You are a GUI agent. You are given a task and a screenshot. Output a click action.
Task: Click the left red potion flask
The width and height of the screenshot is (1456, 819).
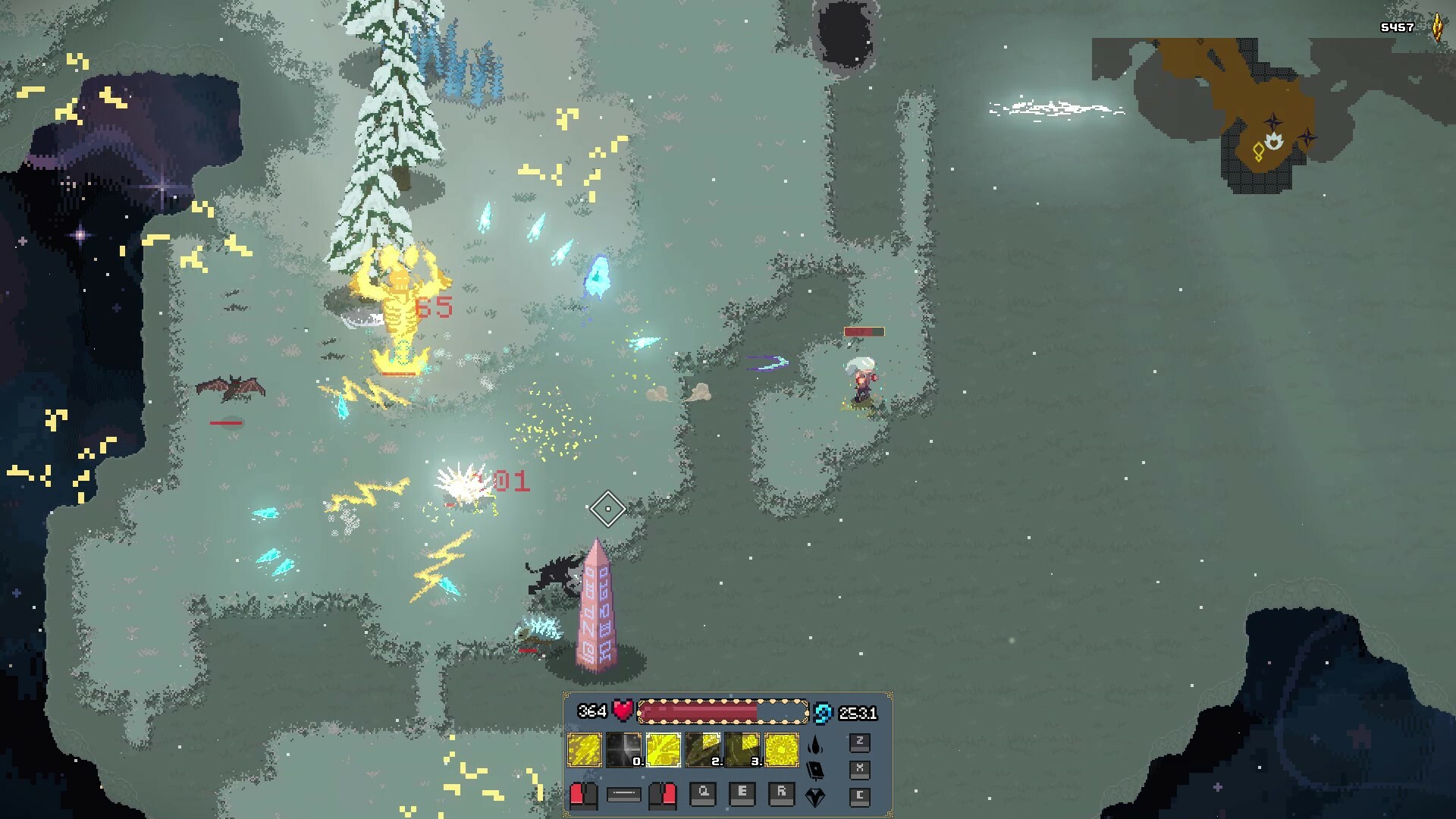(x=584, y=796)
